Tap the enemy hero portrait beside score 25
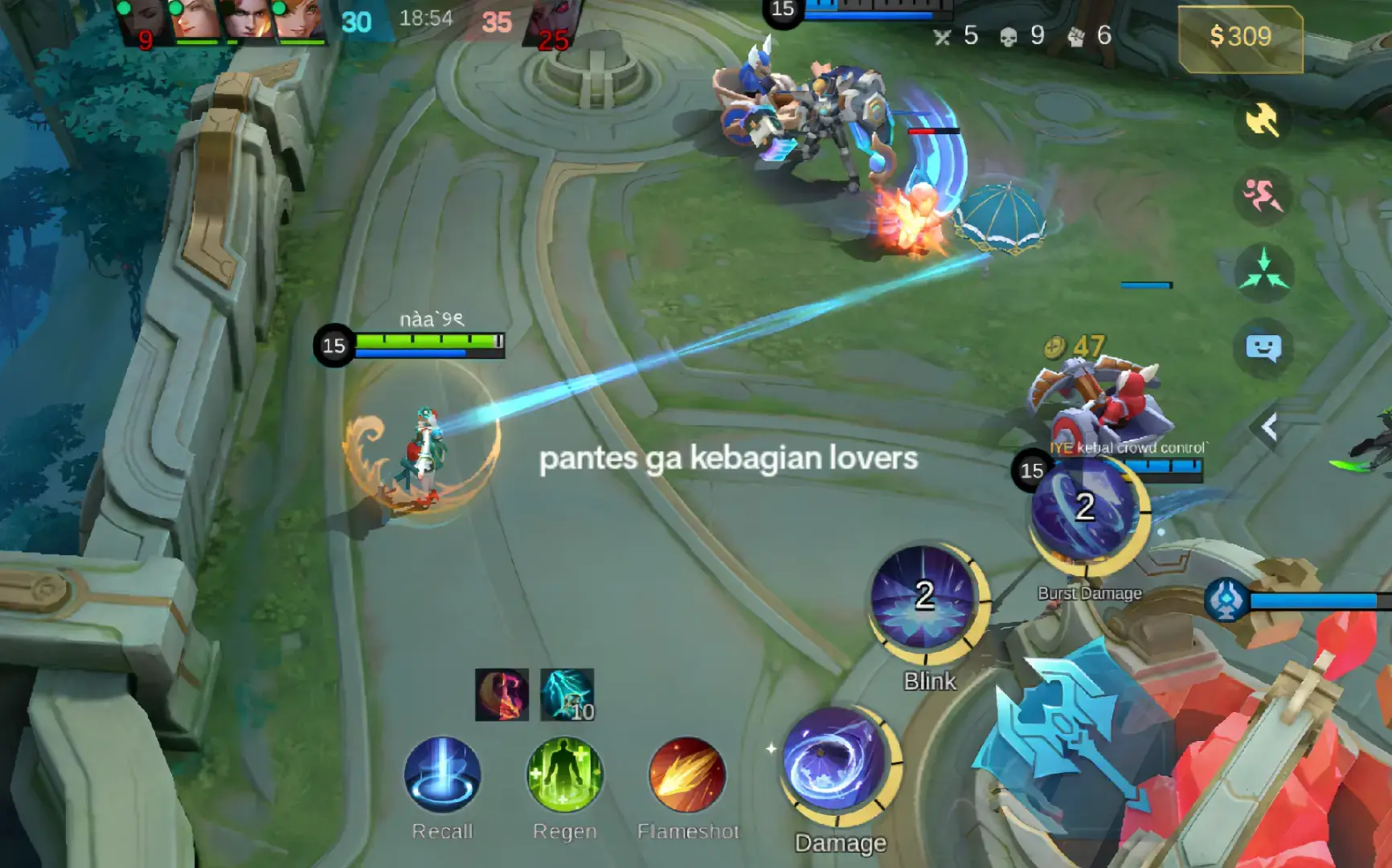 click(x=551, y=20)
